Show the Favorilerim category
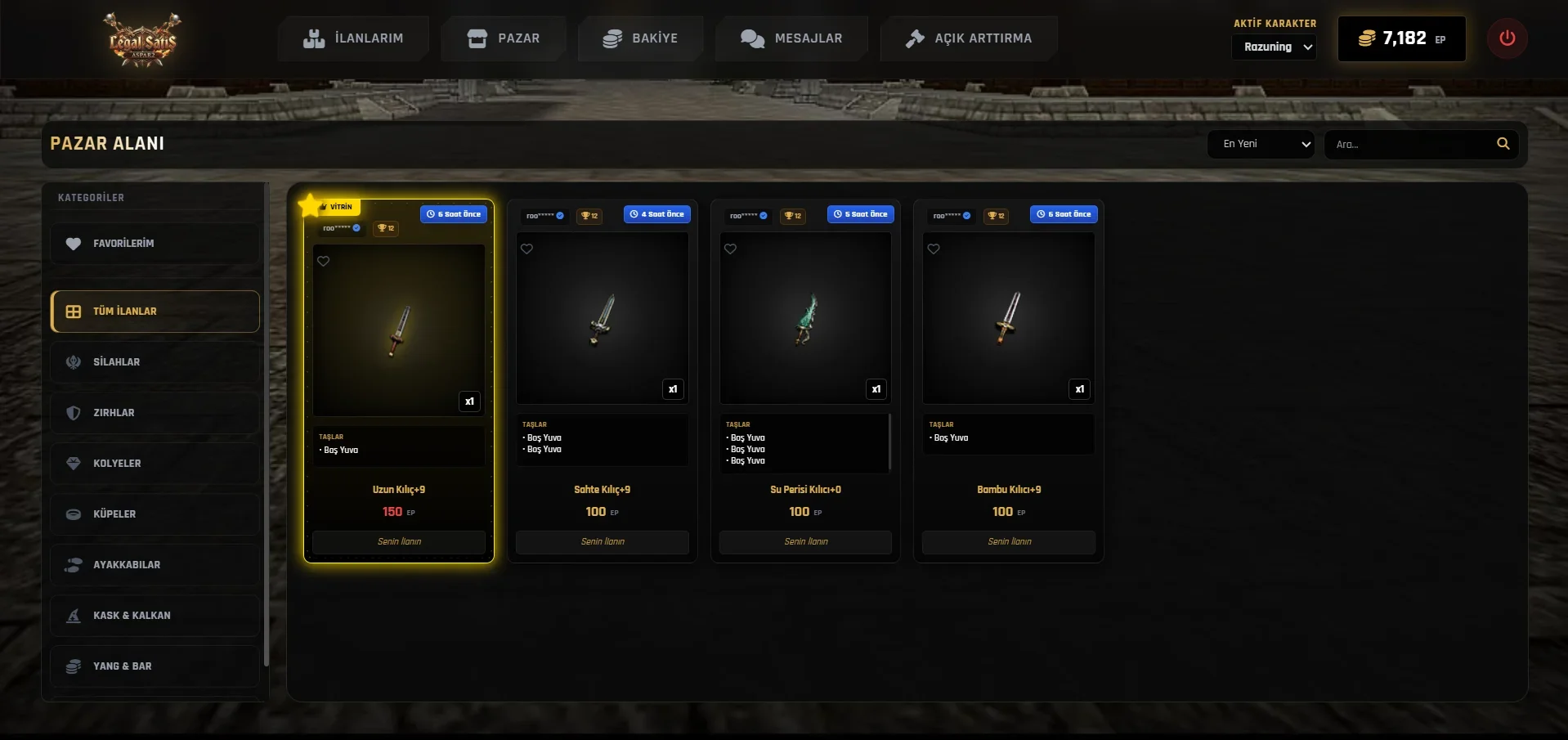Screen dimensions: 1568x740 pos(155,244)
